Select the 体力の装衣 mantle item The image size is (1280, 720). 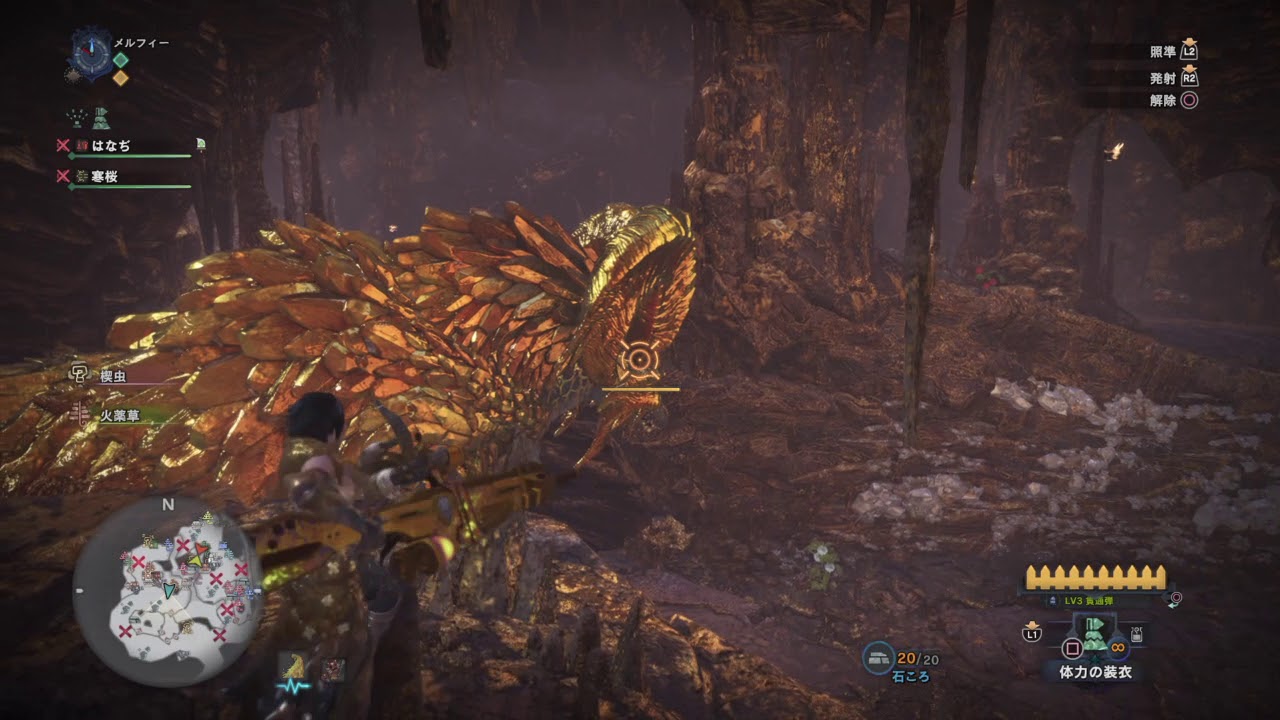click(x=1094, y=634)
